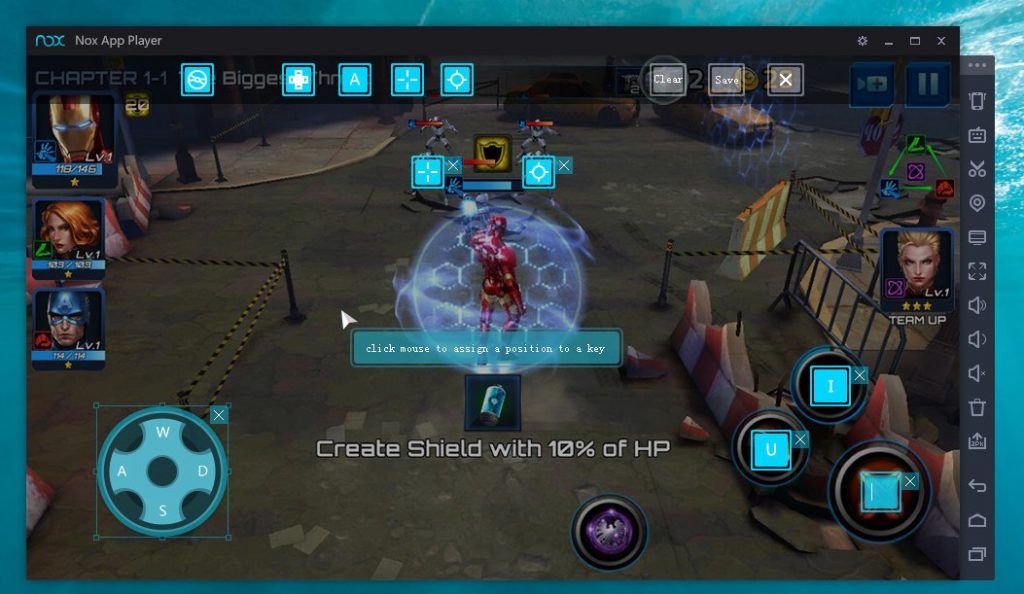Switch to the Captain America hero portrait
Screen dimensions: 1024x594
pyautogui.click(x=69, y=327)
